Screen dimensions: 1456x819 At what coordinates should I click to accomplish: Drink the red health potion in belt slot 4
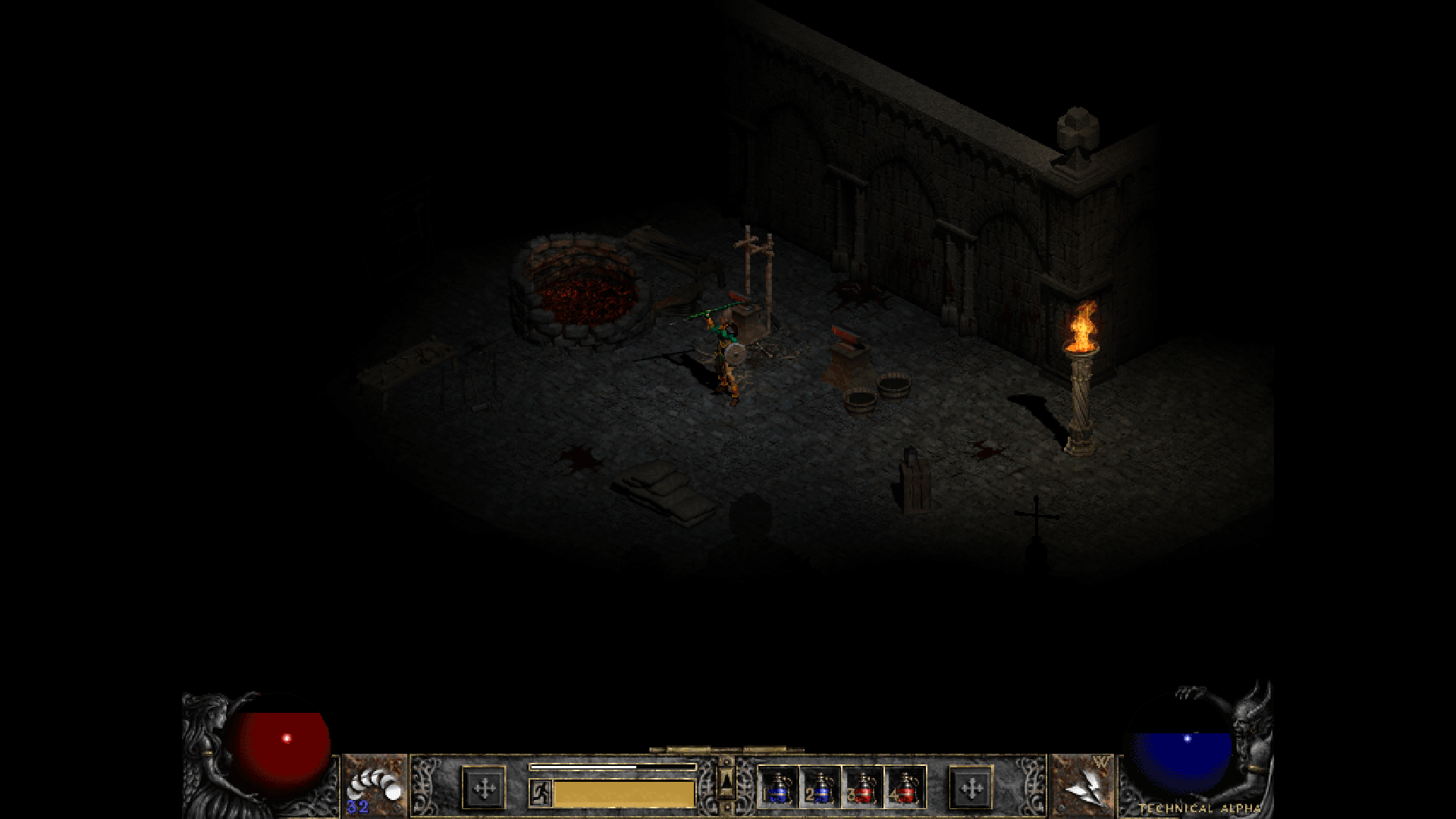point(905,787)
